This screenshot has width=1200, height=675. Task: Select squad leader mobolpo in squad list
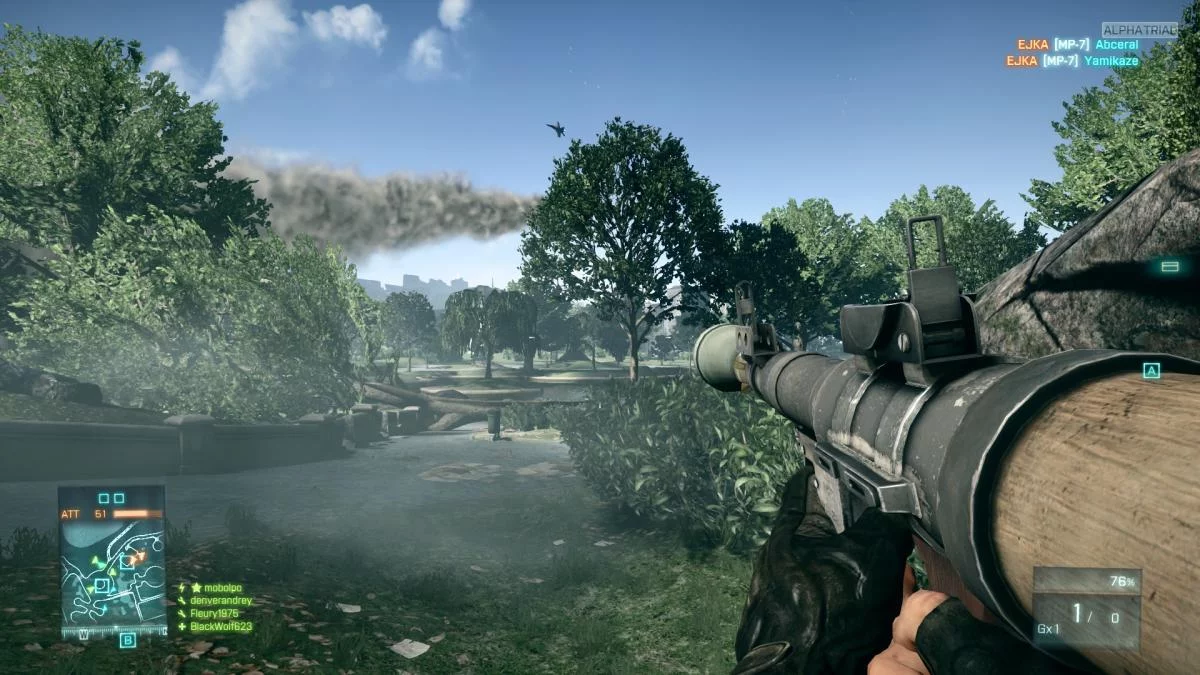click(x=223, y=588)
